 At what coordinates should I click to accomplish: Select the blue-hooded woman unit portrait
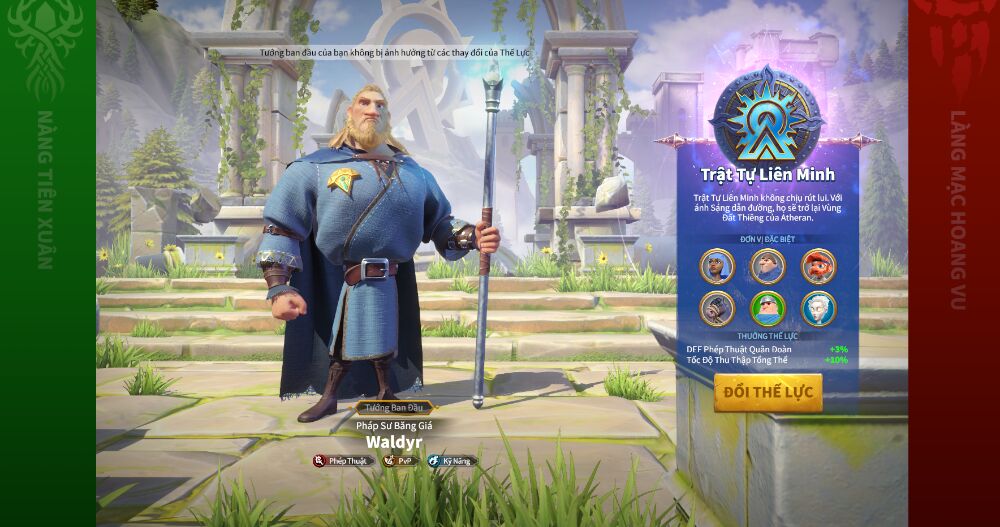click(x=717, y=266)
